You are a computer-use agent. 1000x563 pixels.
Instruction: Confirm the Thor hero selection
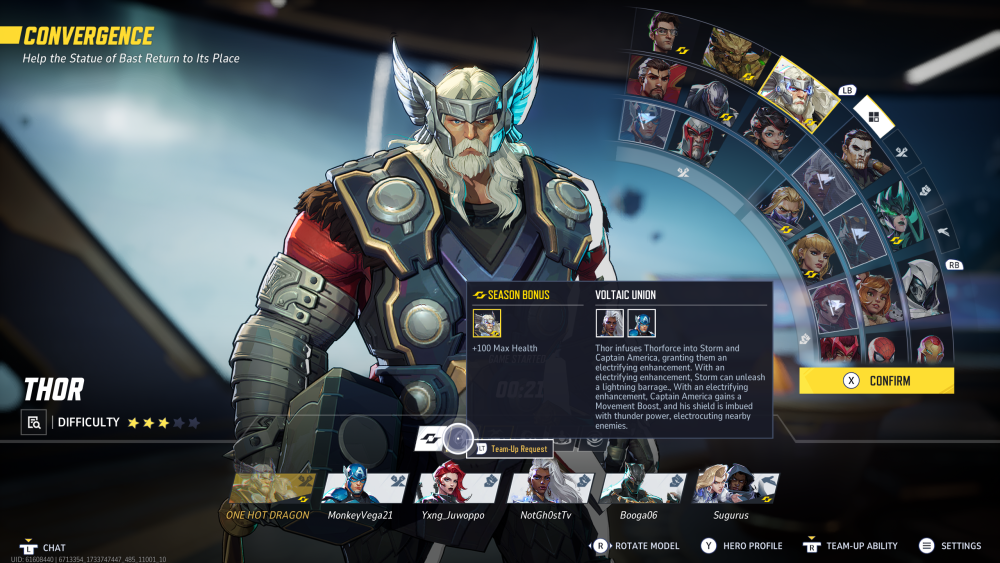pos(876,381)
